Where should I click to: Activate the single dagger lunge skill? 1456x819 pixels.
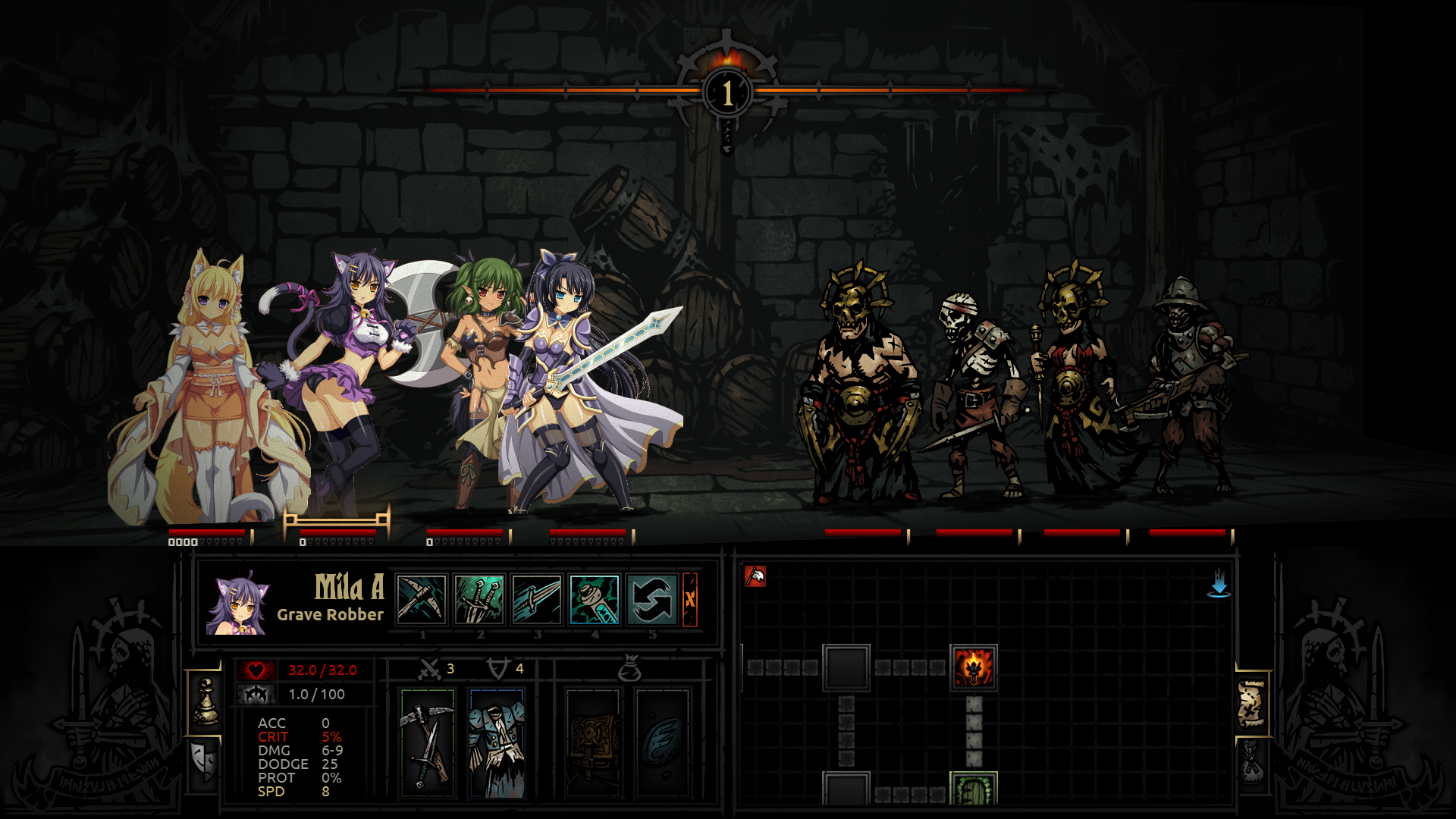click(x=536, y=599)
